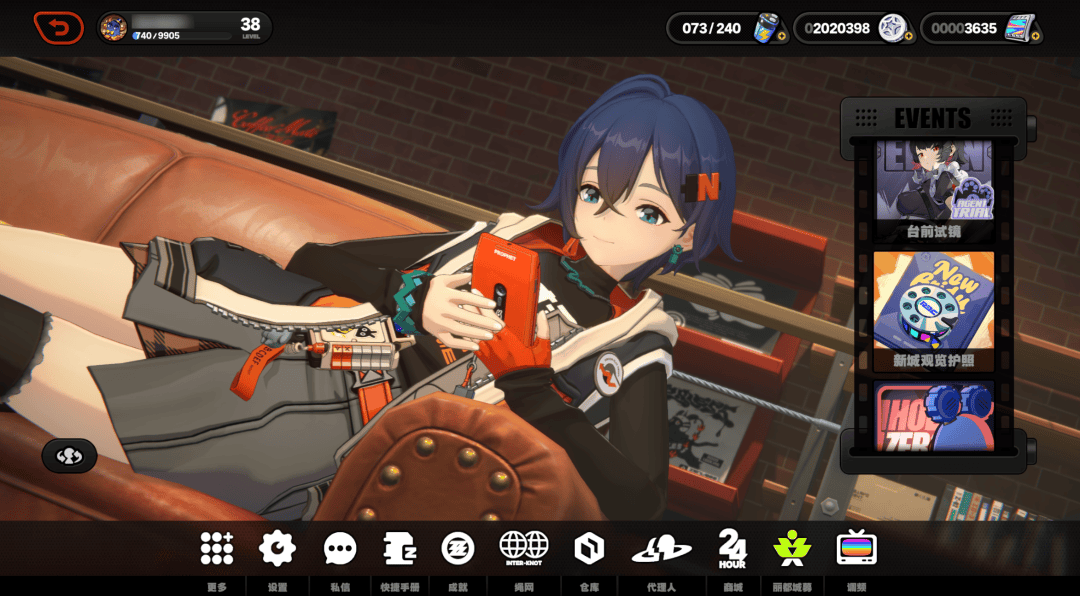Add battery charge with the plus button
The width and height of the screenshot is (1080, 596).
click(780, 36)
